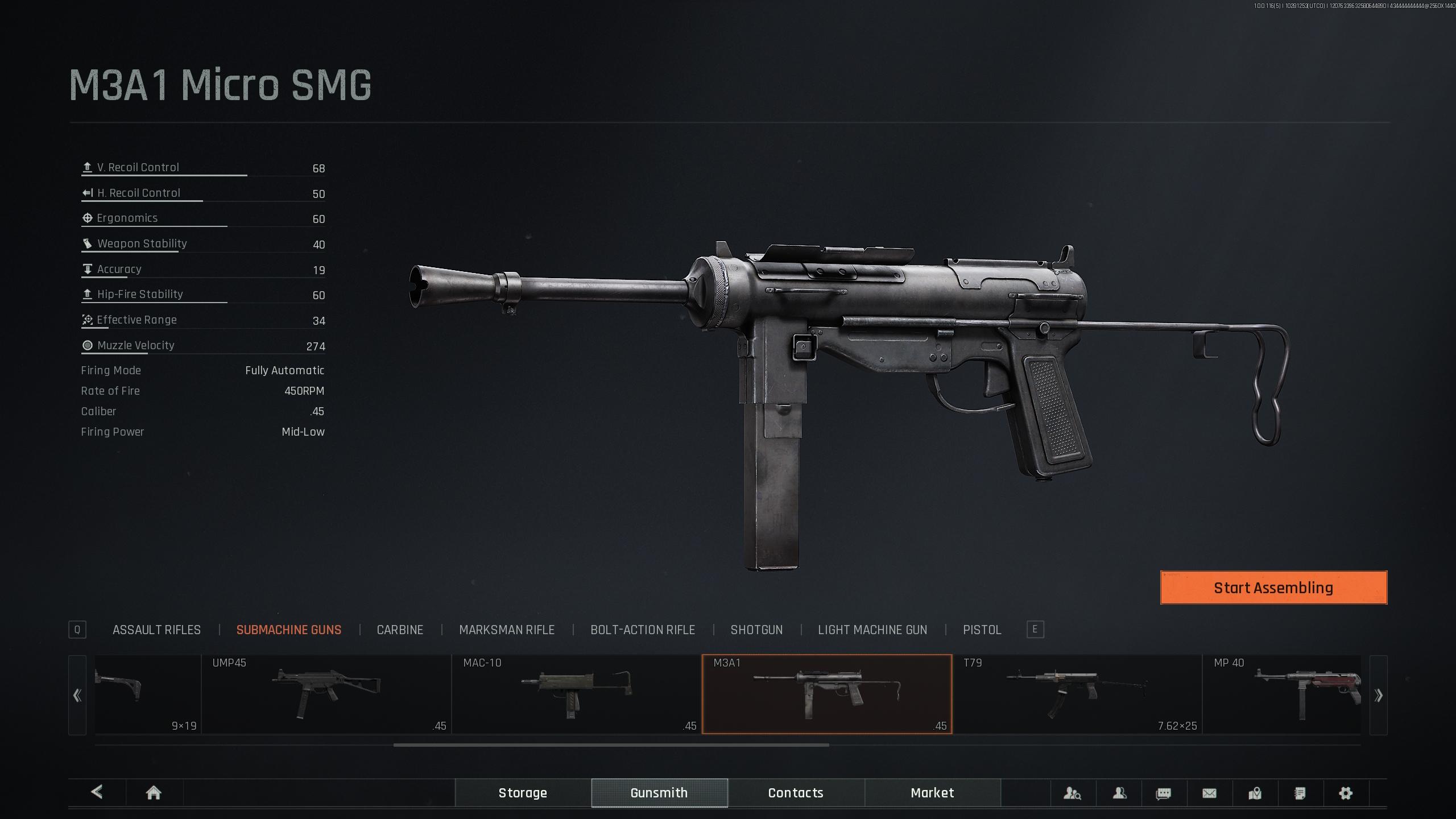Switch to the Assault Rifles category

(156, 630)
